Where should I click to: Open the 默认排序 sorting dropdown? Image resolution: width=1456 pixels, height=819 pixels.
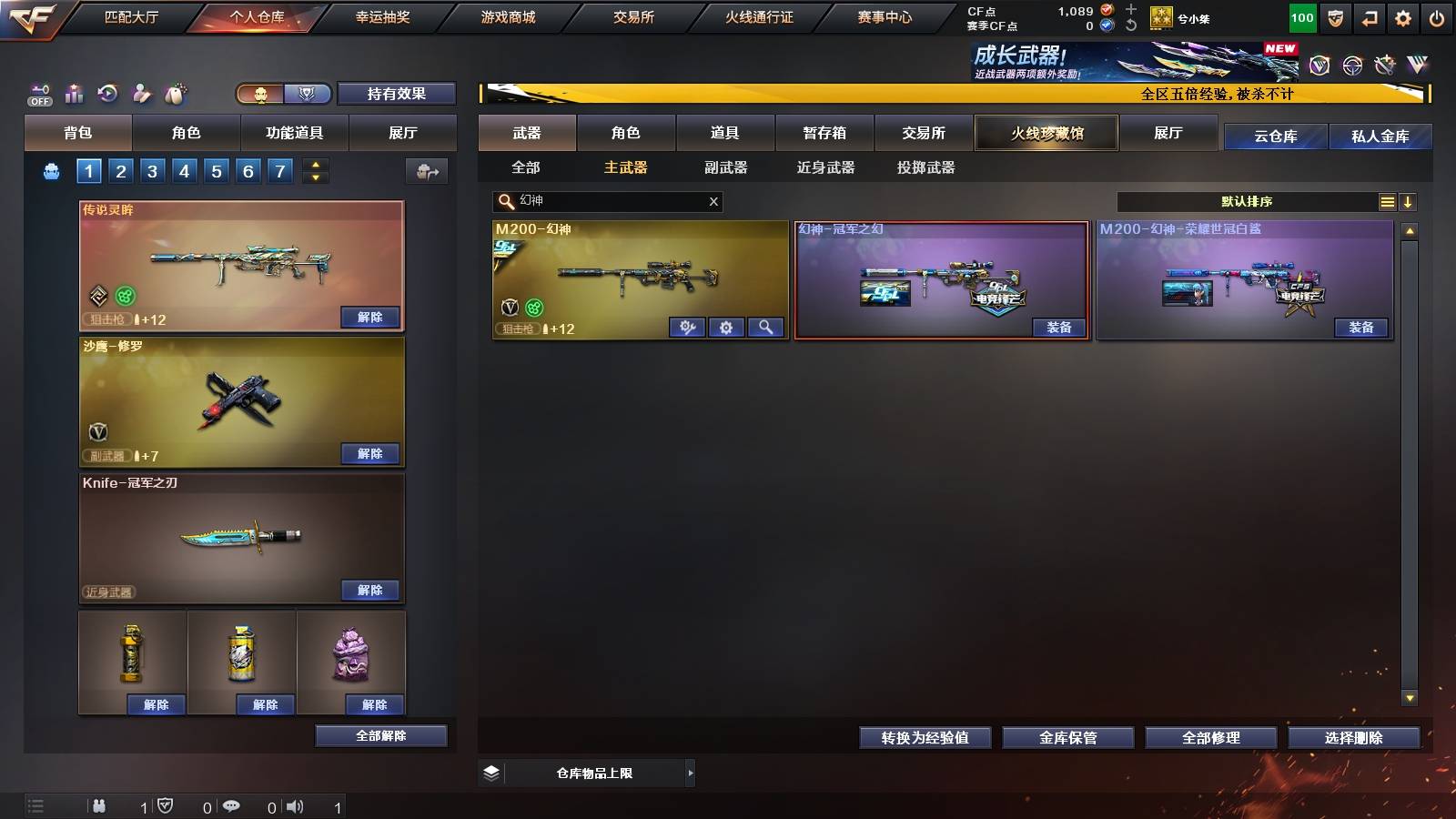1247,199
